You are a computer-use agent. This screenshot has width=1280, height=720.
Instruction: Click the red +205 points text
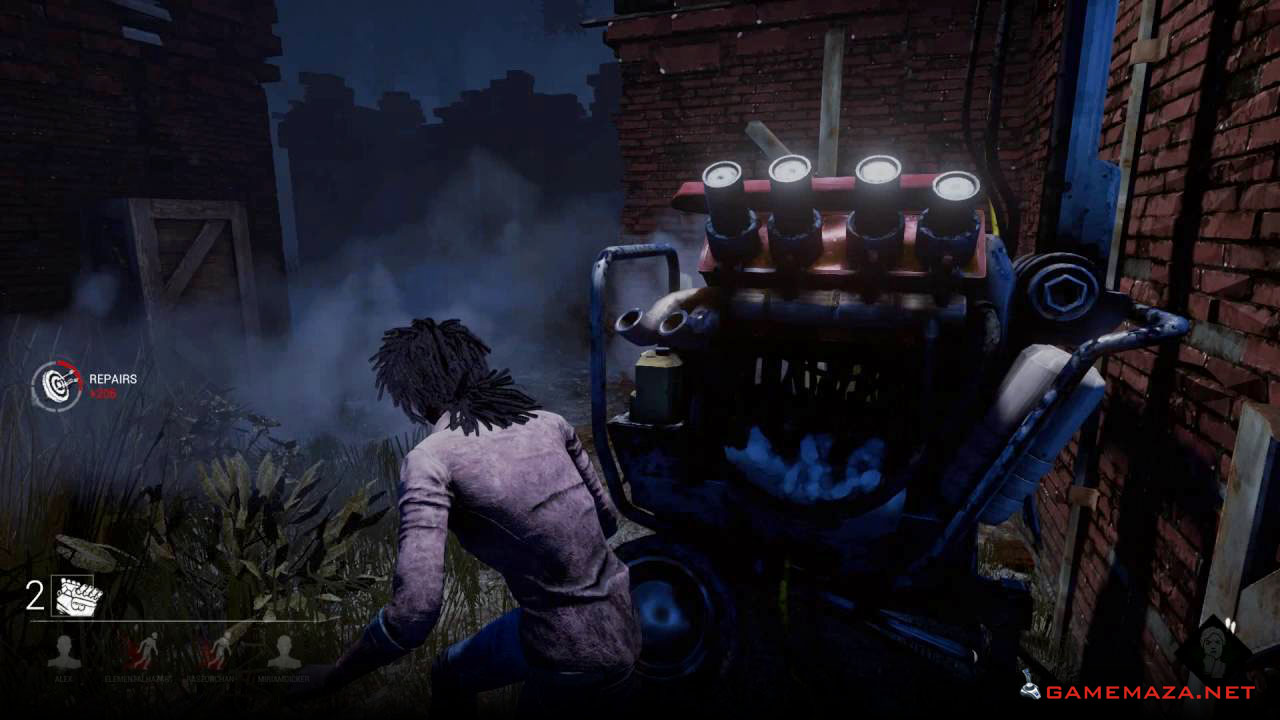102,392
